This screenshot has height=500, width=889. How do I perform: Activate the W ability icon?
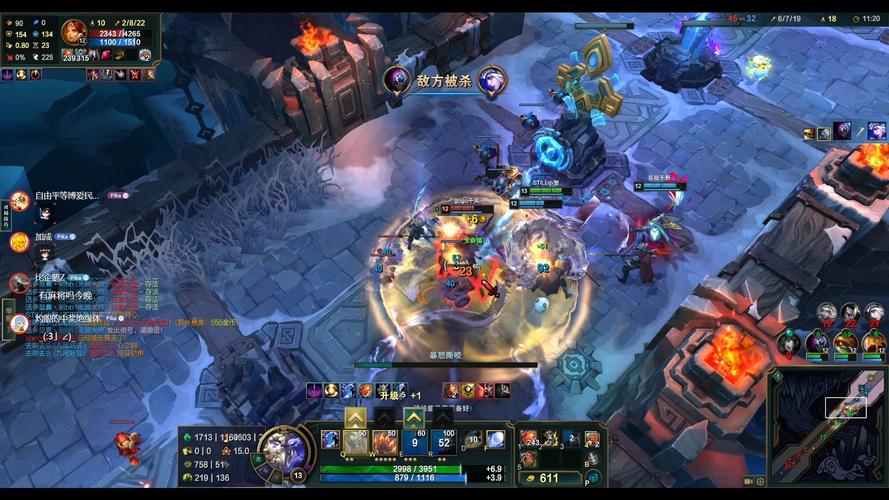(384, 443)
